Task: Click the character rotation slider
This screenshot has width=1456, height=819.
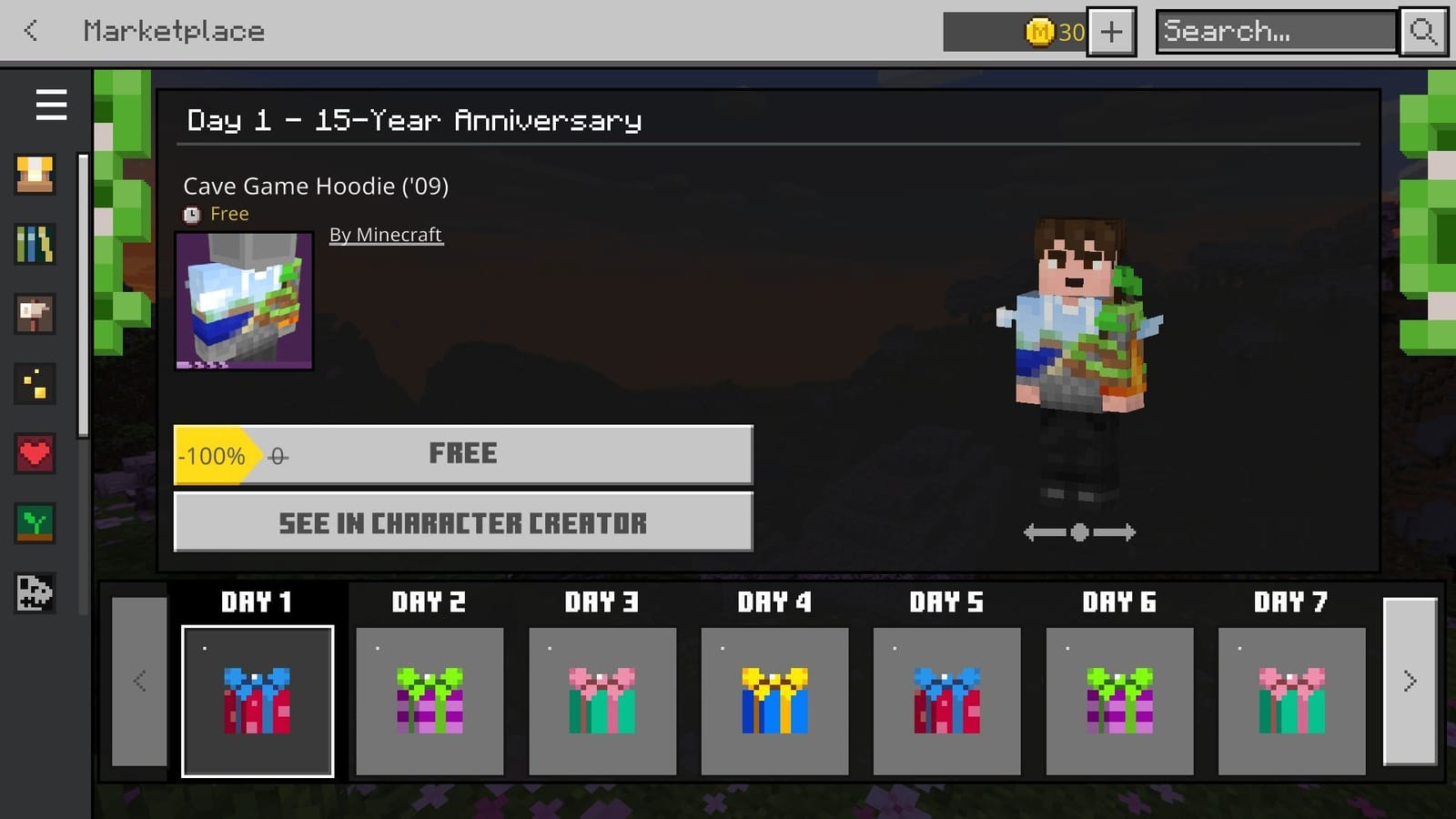Action: tap(1079, 532)
